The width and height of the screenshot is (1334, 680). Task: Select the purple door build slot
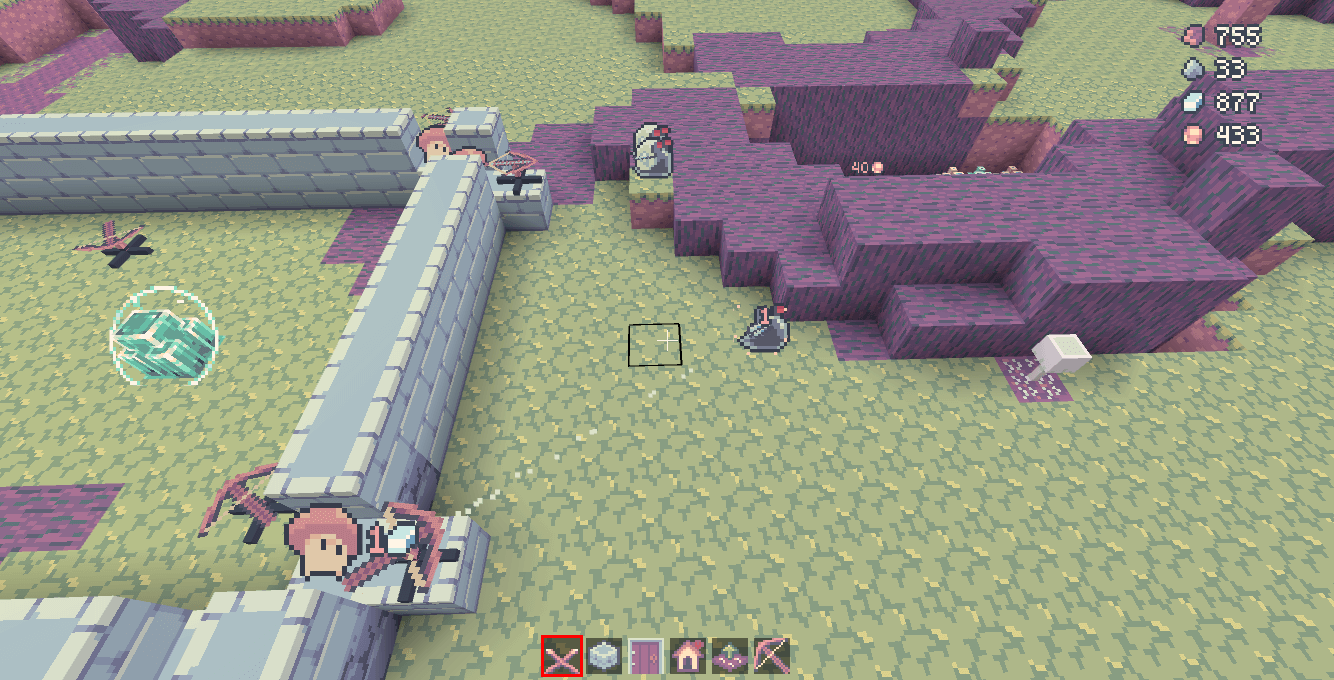[x=645, y=656]
